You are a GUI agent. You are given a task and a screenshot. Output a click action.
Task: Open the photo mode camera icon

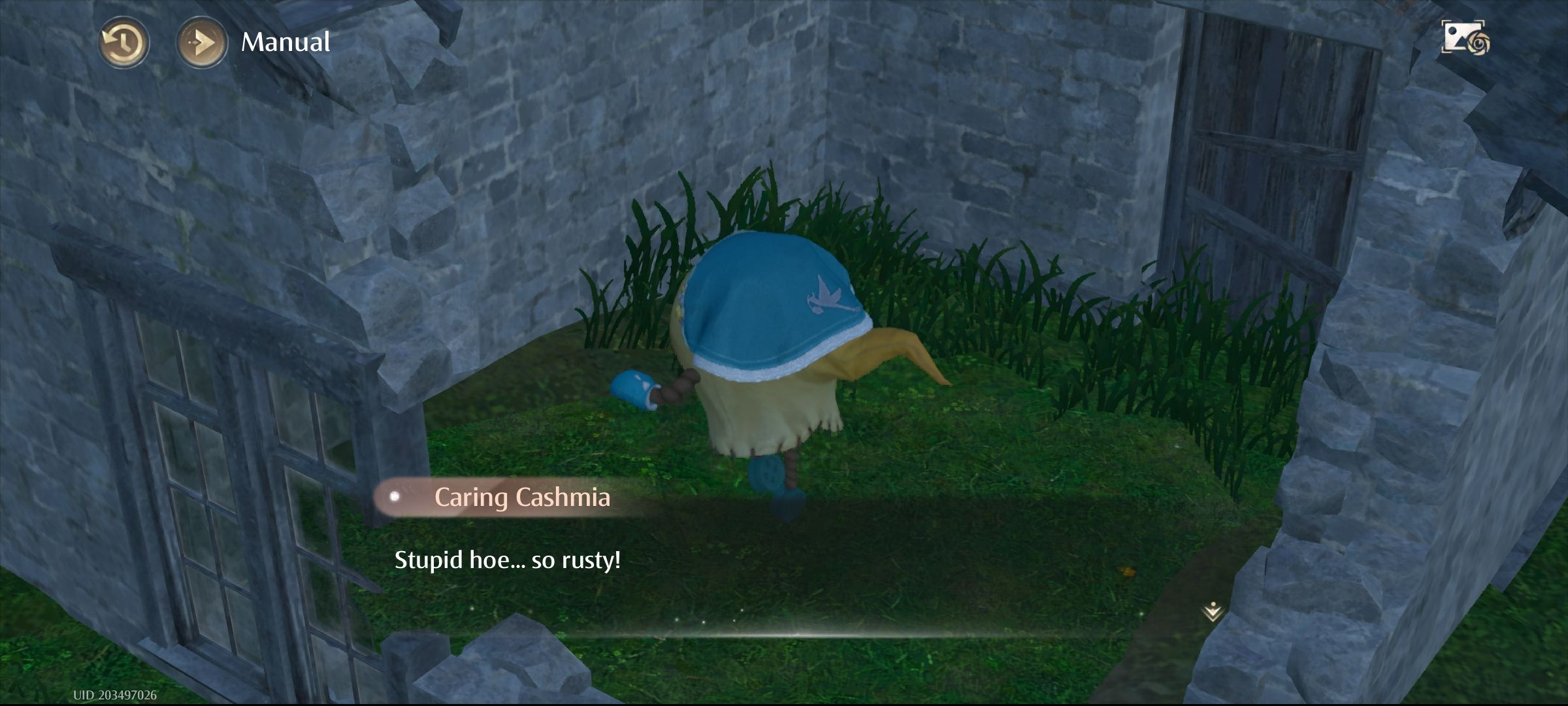(x=1465, y=38)
